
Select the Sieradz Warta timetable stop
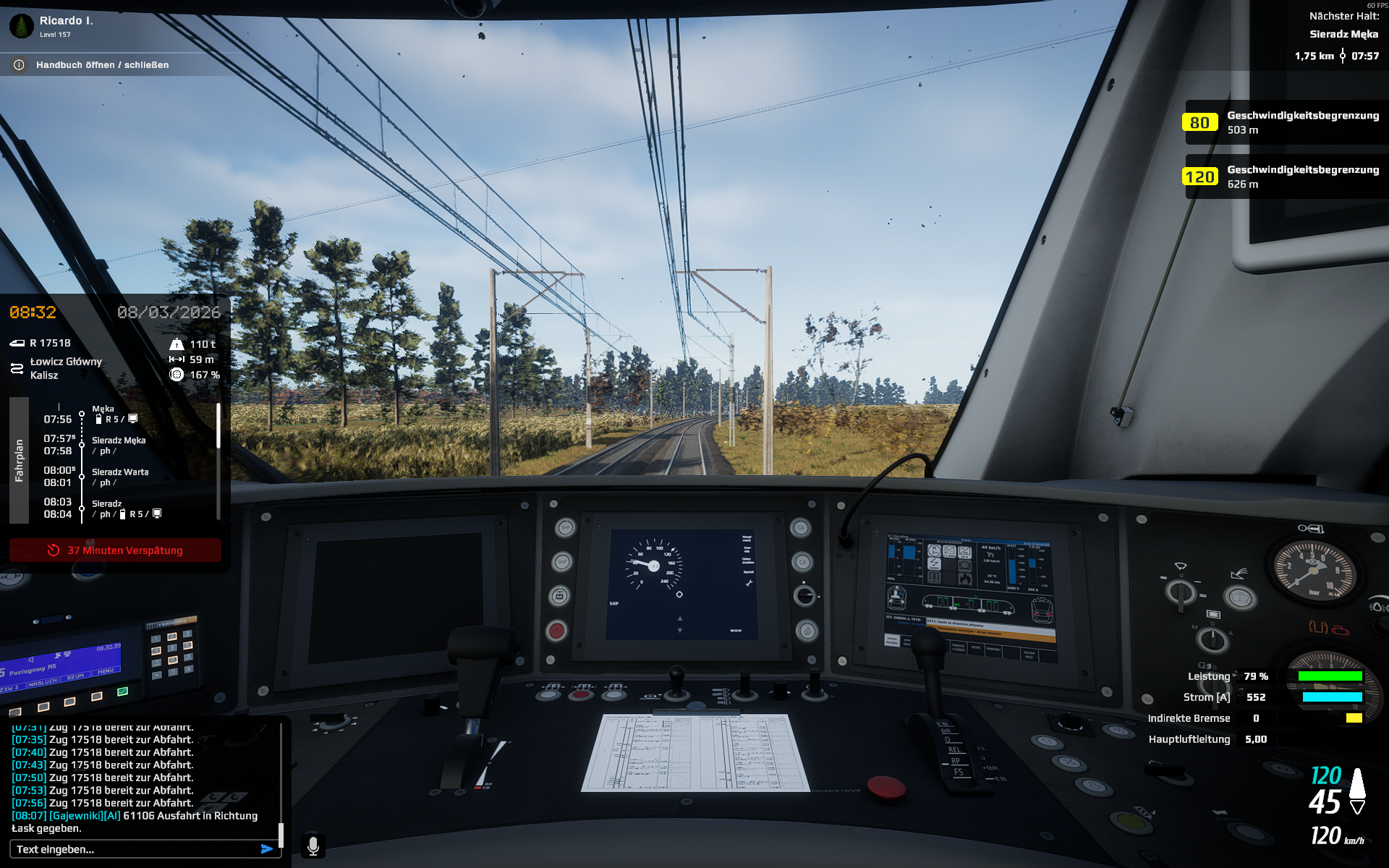pos(120,472)
